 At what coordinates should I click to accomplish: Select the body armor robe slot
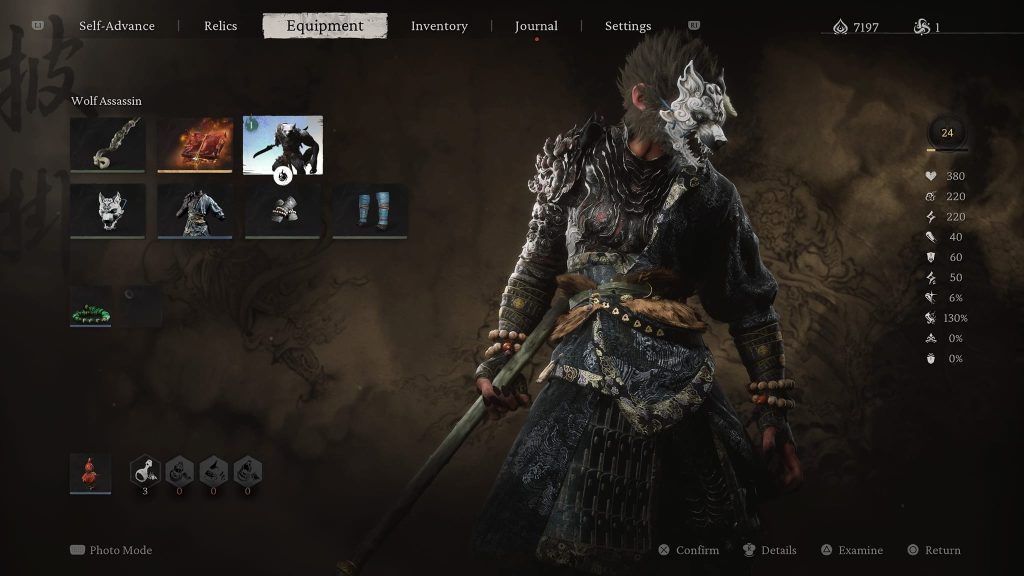pyautogui.click(x=195, y=210)
